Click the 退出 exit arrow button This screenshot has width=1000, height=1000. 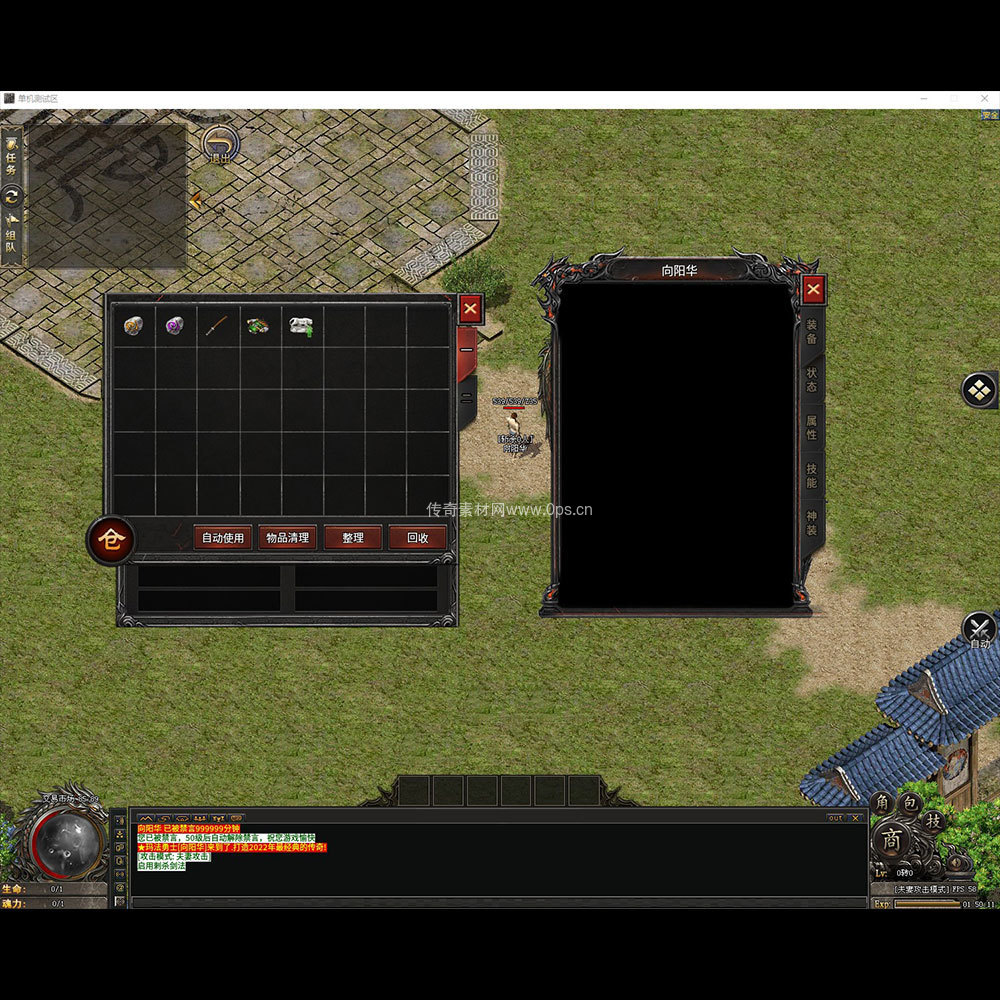(219, 144)
